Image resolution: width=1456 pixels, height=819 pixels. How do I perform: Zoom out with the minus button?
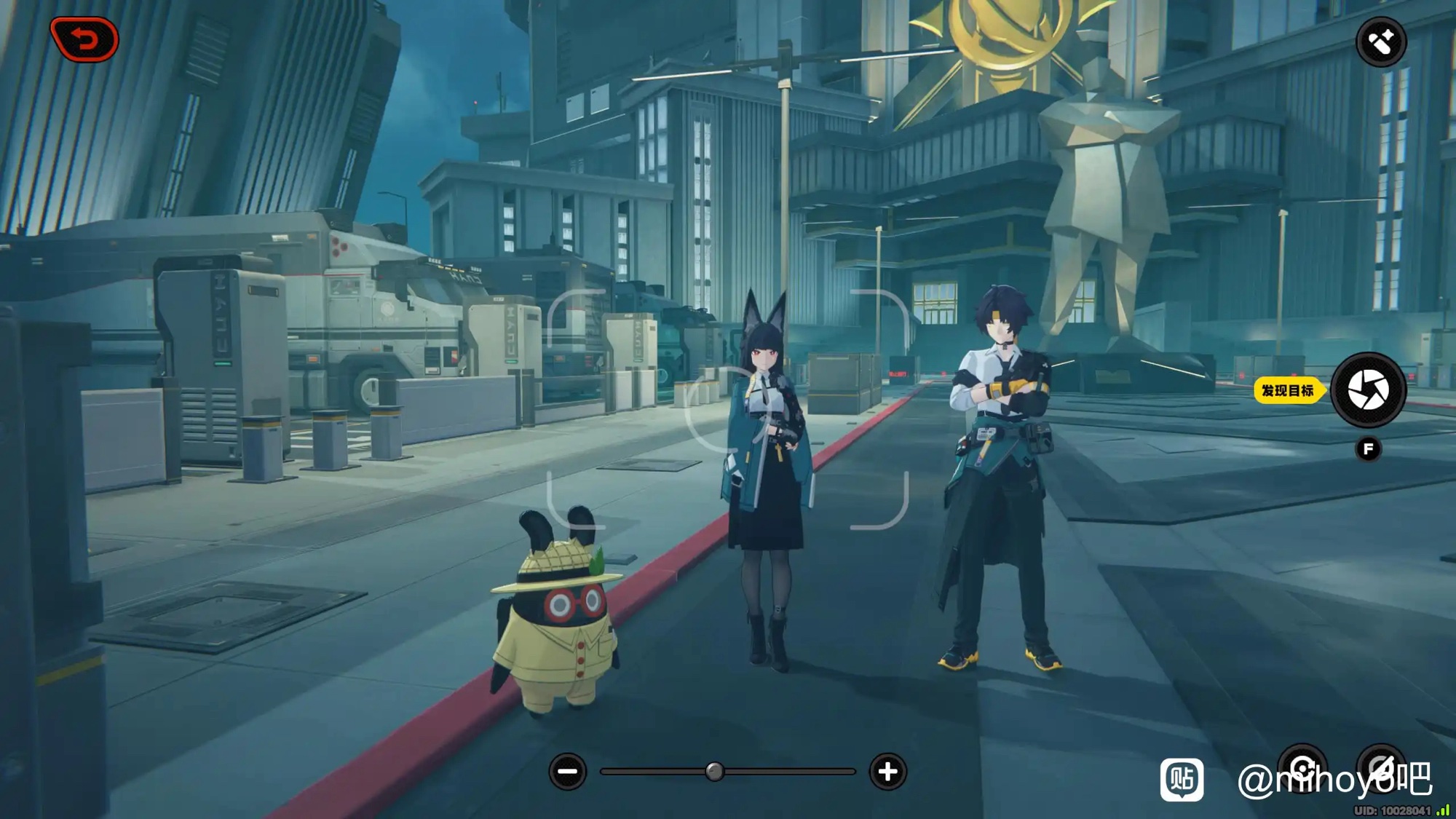point(568,772)
